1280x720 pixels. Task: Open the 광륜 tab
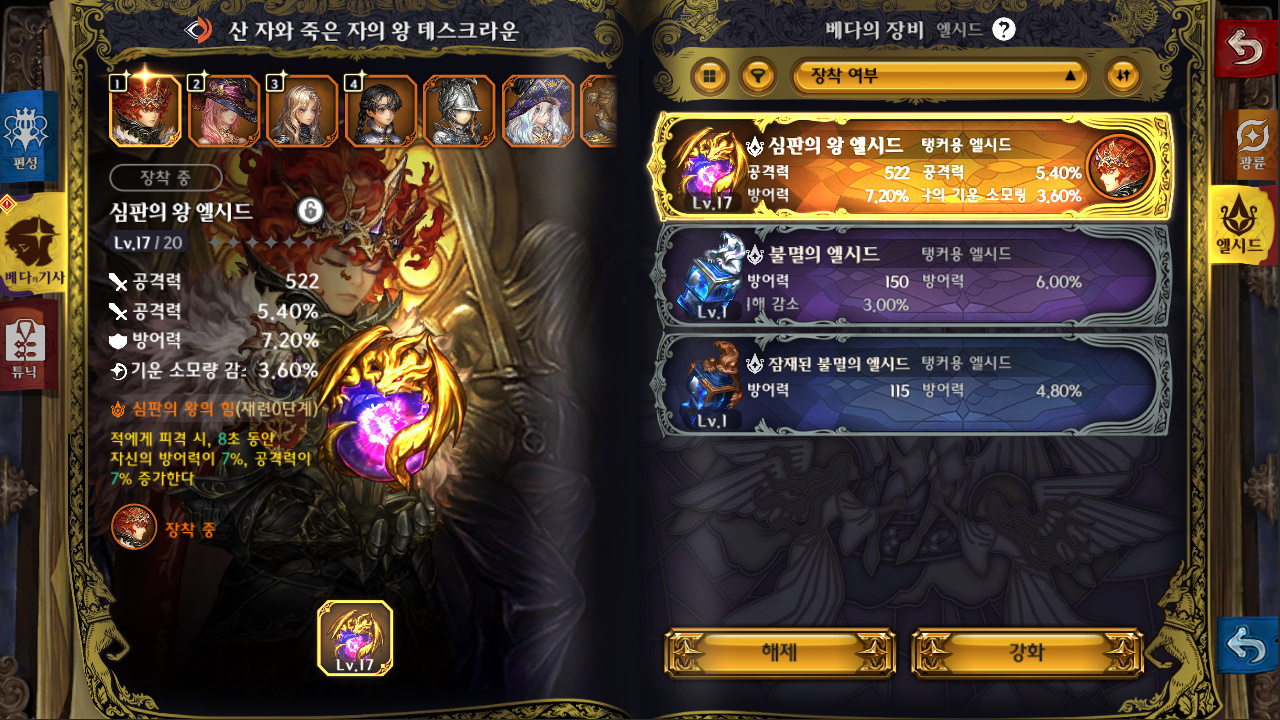[1251, 144]
